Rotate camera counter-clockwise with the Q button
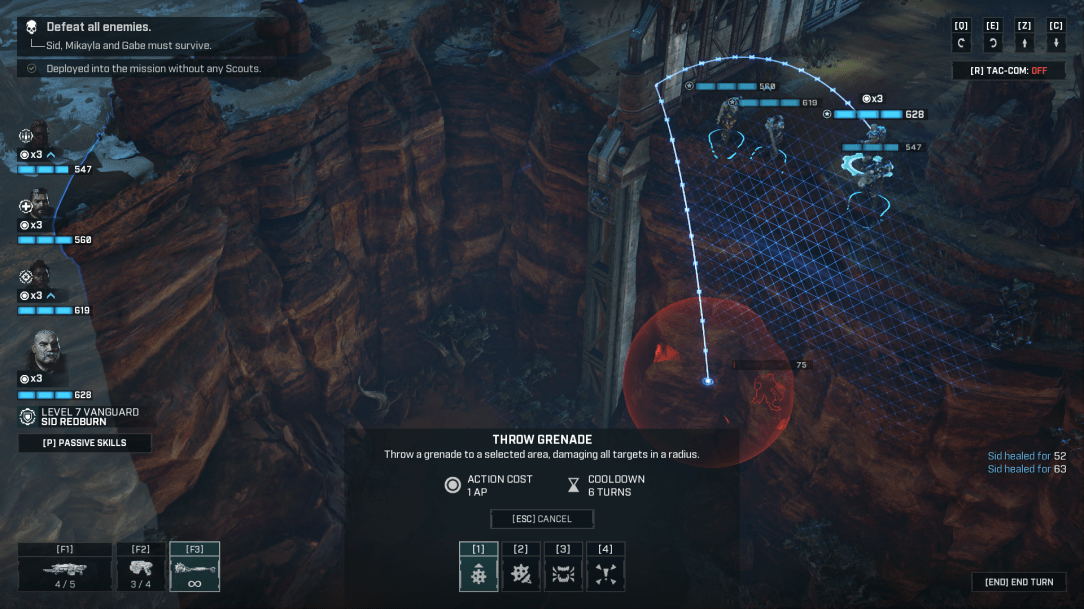1084x609 pixels. [961, 43]
